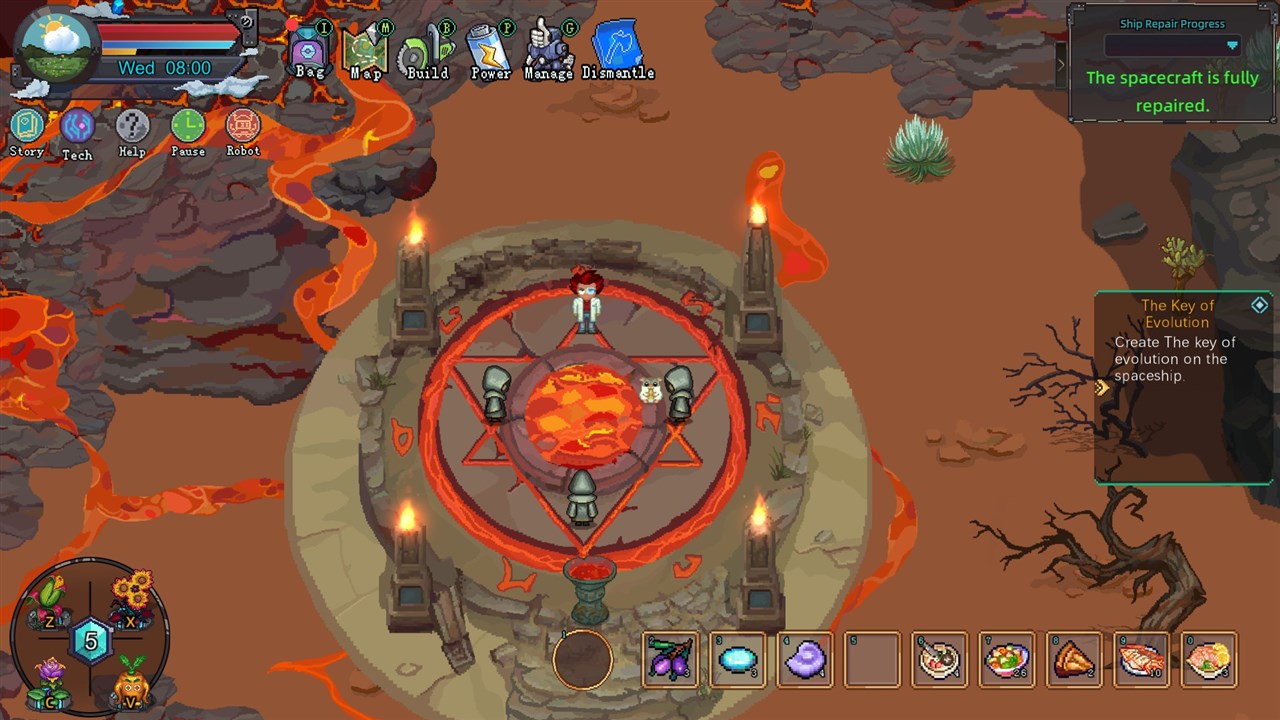Screen dimensions: 1280x720
Task: Open the Help screen
Action: click(x=132, y=130)
